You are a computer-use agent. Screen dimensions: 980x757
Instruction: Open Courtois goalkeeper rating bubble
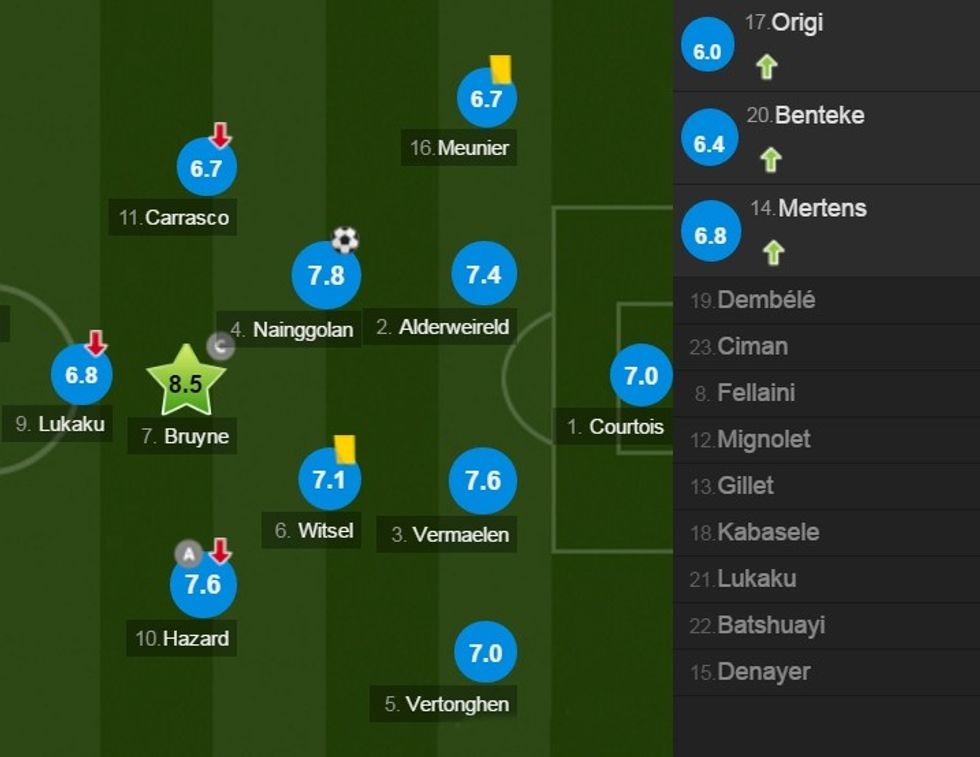641,376
